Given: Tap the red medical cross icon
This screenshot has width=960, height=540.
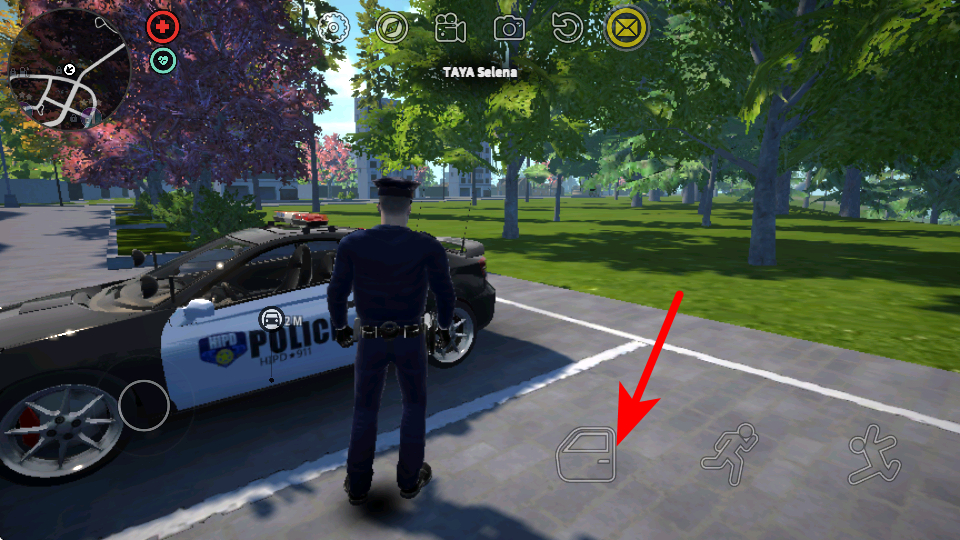Looking at the screenshot, I should coord(162,27).
